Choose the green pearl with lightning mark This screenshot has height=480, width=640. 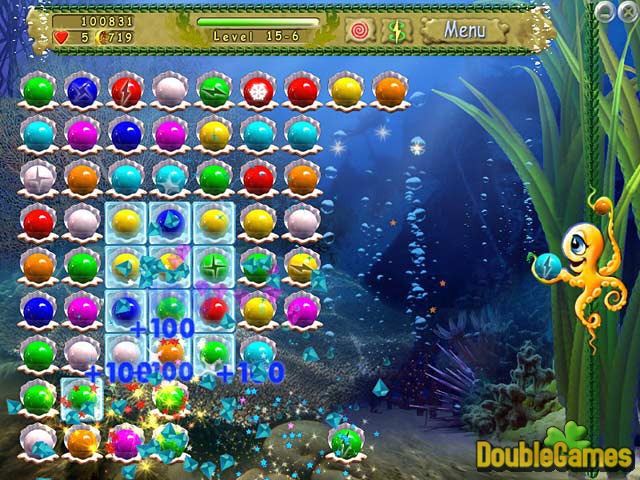pyautogui.click(x=214, y=90)
